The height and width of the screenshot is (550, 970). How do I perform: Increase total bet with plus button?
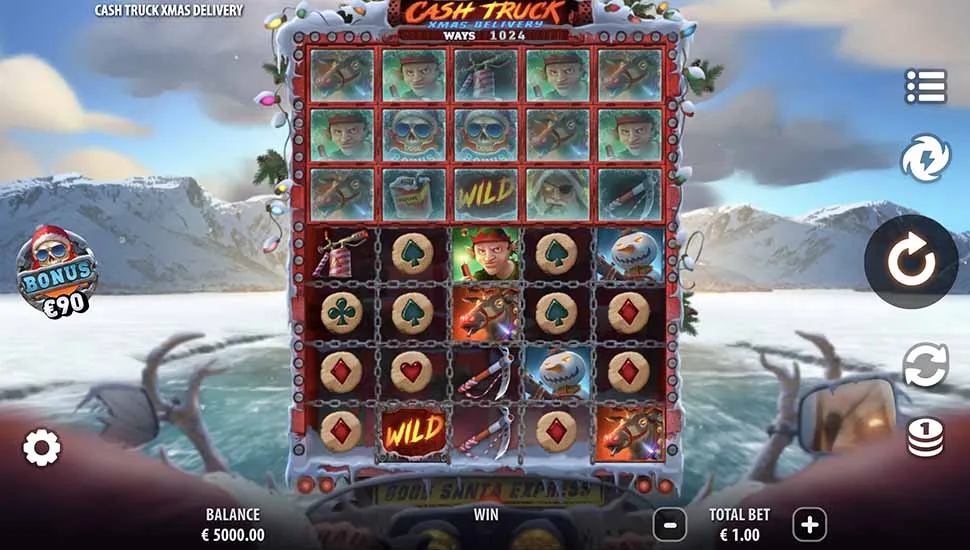click(809, 523)
